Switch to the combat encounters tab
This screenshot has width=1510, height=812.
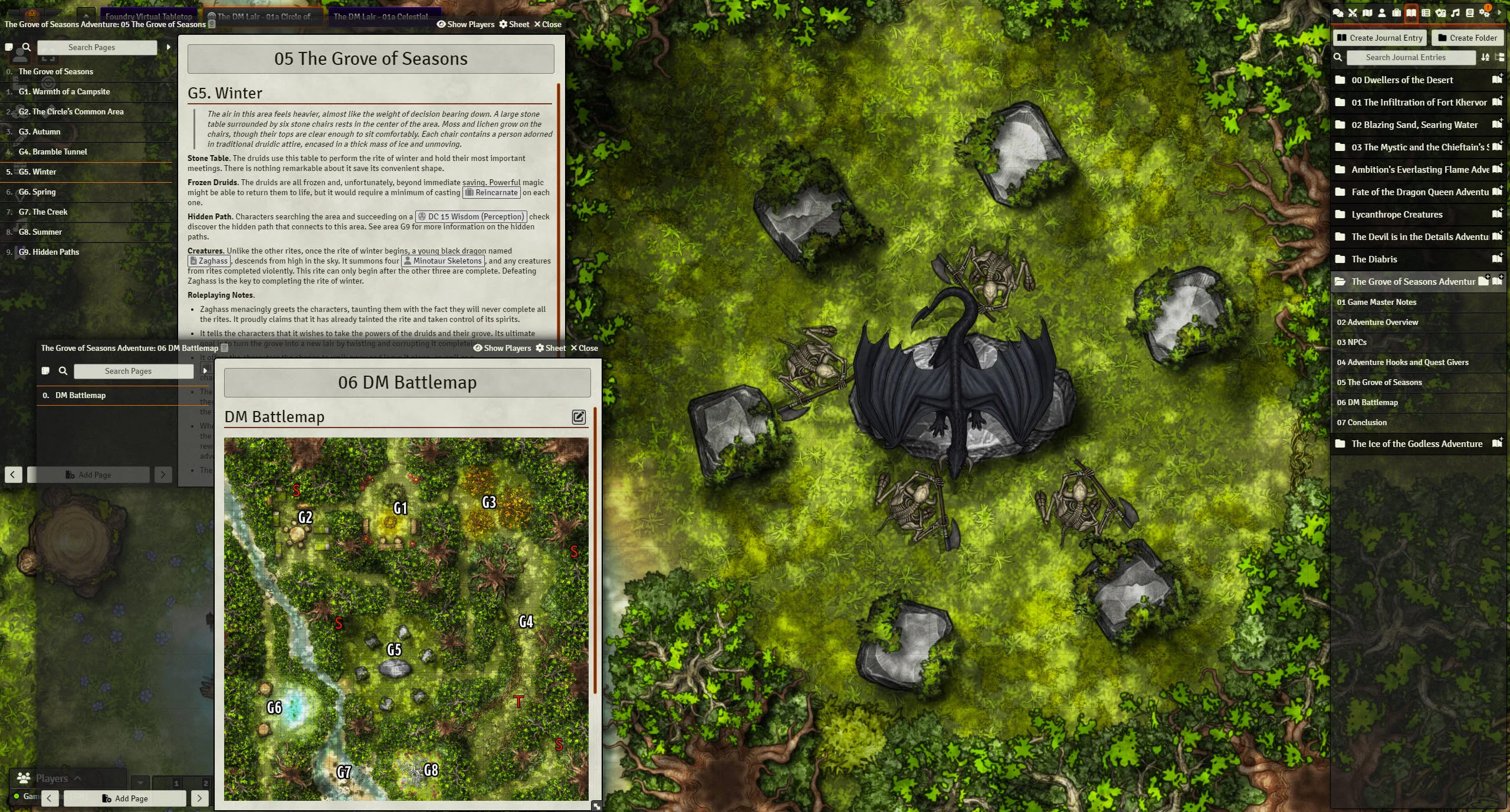click(1353, 12)
